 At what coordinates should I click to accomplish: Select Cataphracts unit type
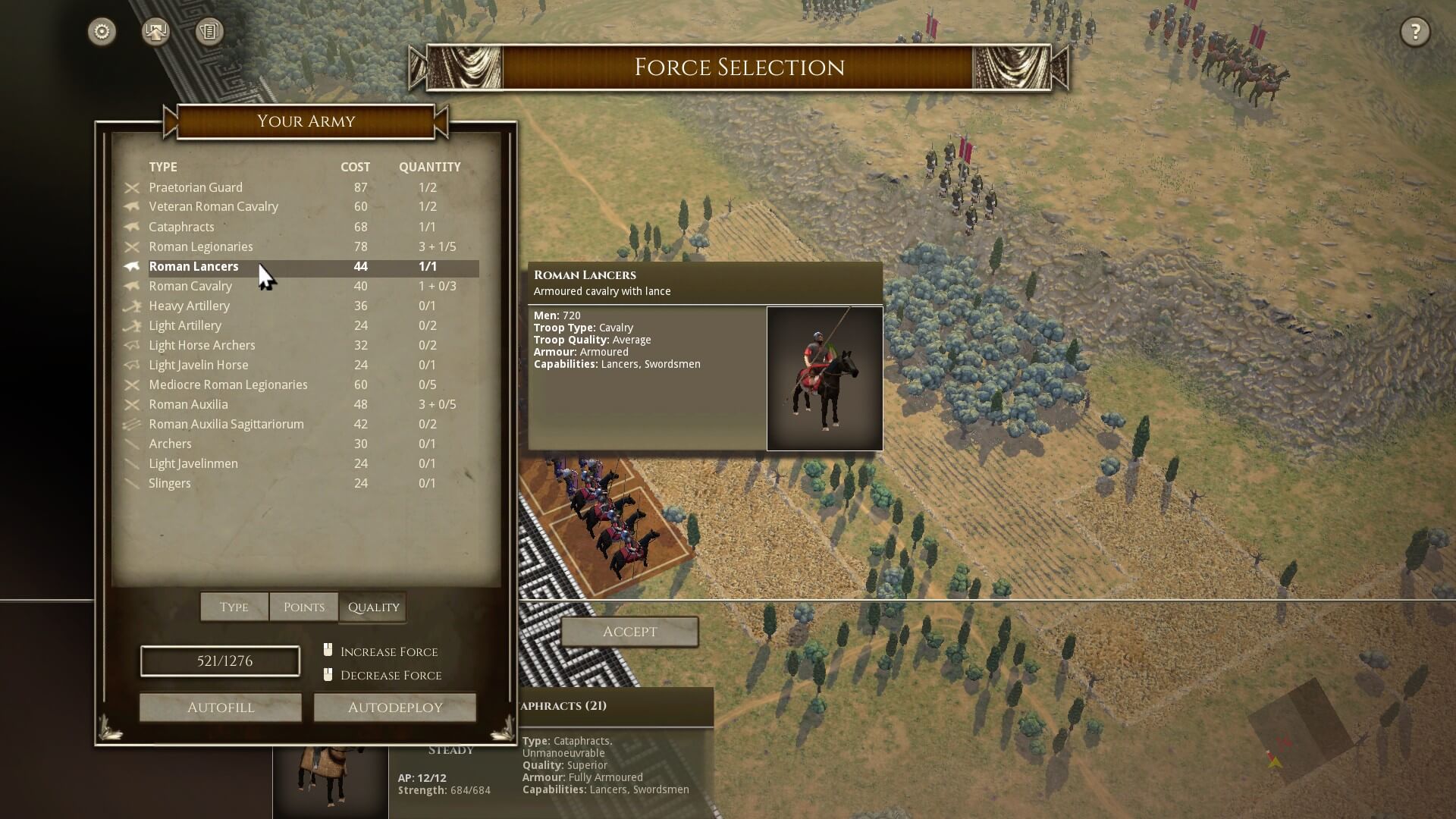point(181,227)
